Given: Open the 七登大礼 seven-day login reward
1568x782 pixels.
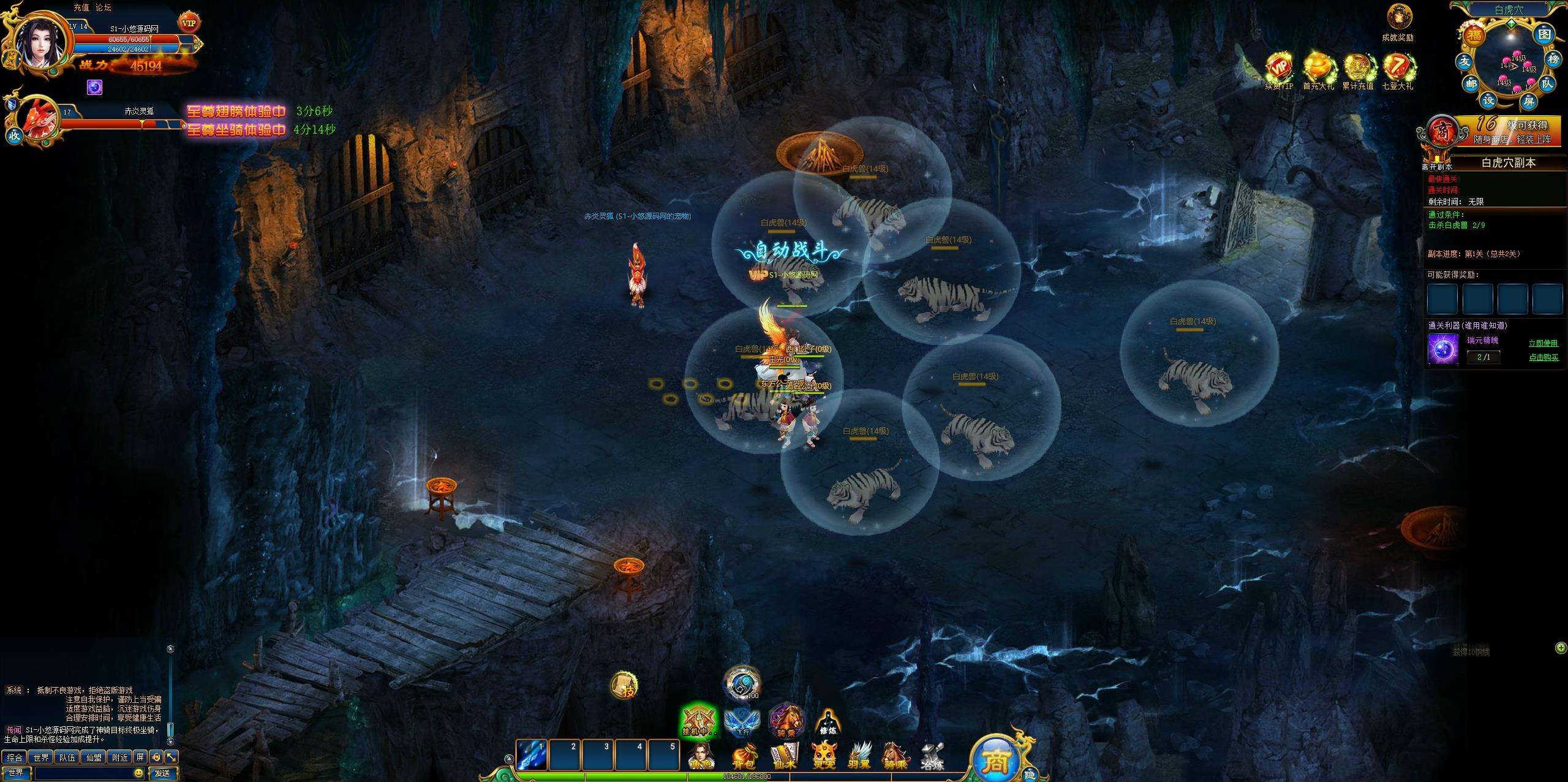Looking at the screenshot, I should click(1397, 70).
